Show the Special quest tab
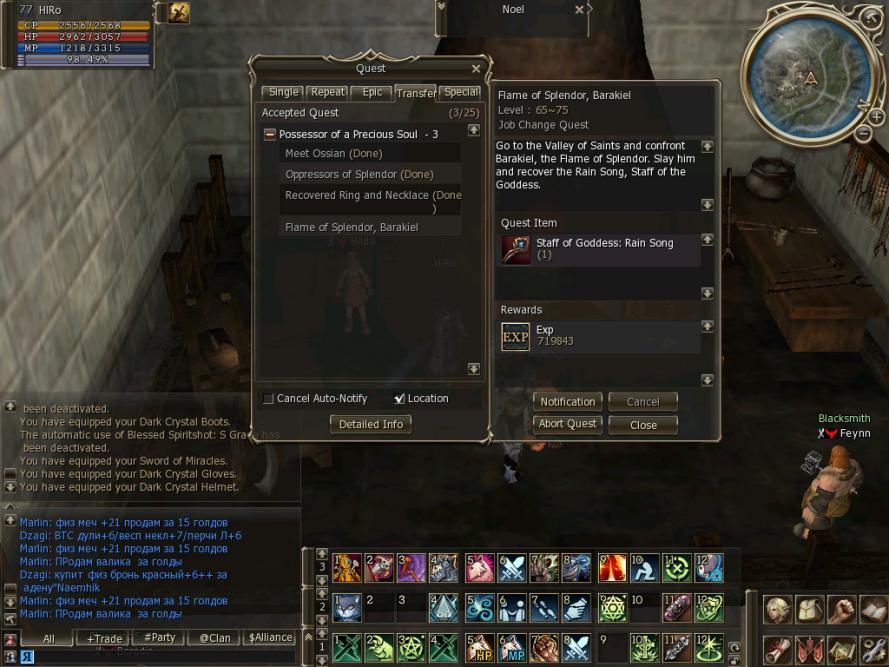The image size is (889, 667). click(461, 92)
